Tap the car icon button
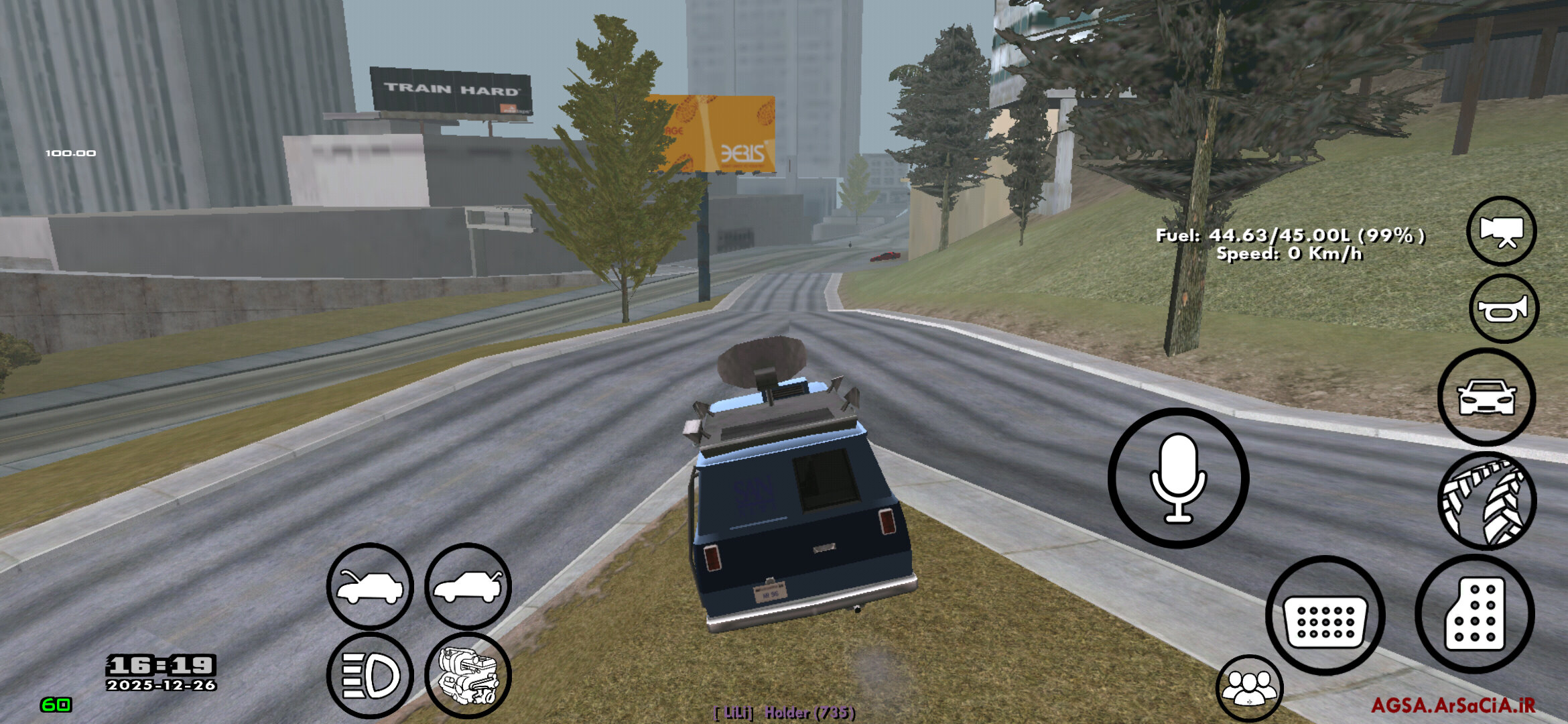The image size is (1568, 724). 1486,398
